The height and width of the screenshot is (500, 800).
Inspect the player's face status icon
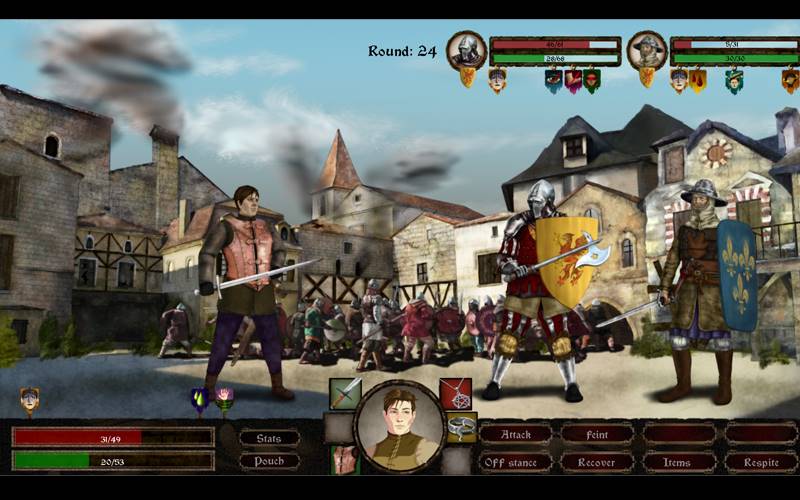[29, 400]
